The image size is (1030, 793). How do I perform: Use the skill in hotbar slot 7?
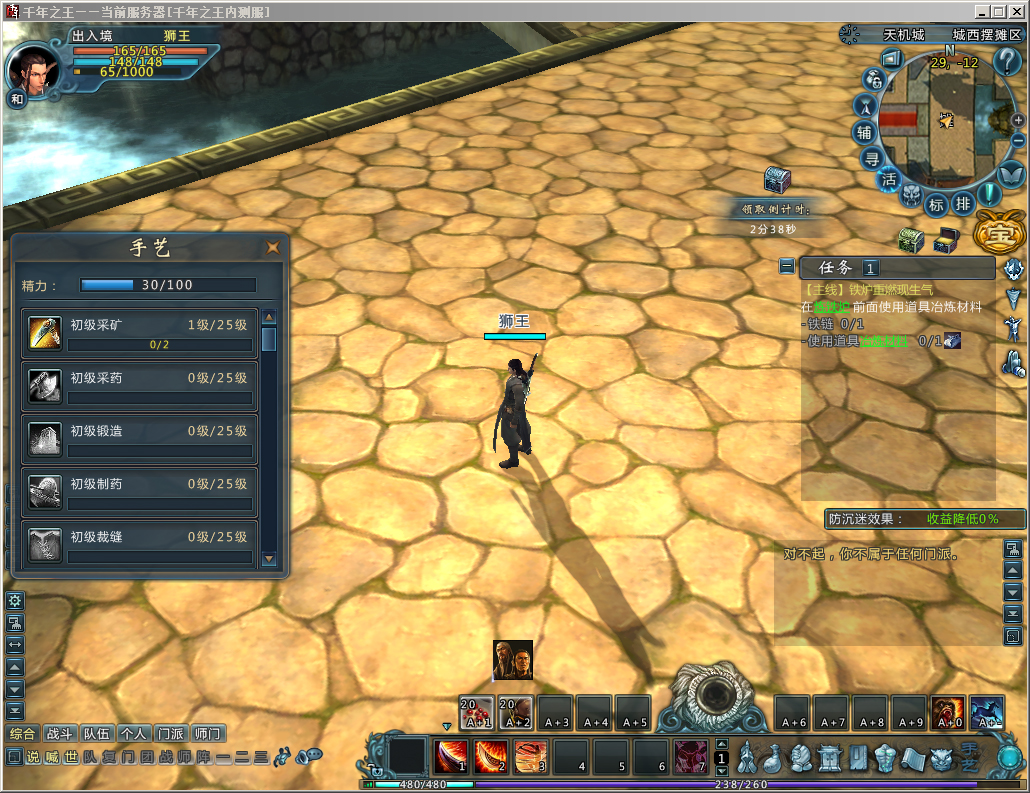(691, 756)
